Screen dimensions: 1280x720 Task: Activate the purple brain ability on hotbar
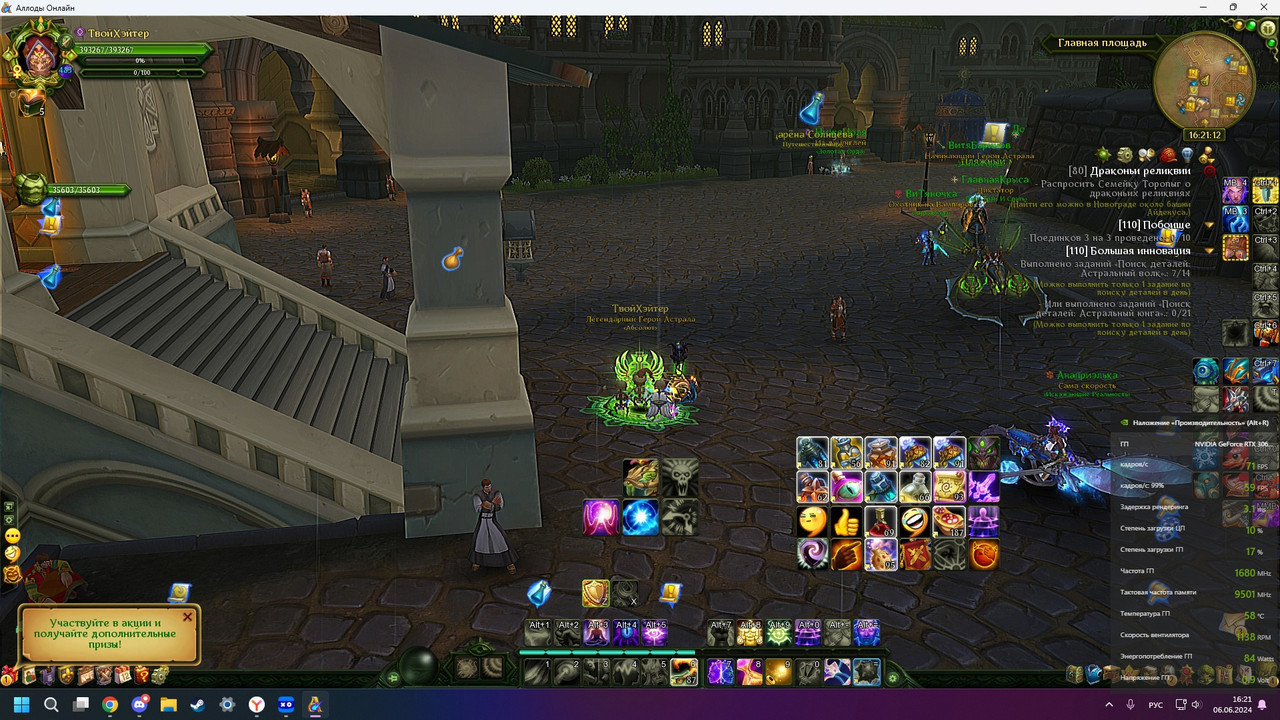(x=719, y=672)
